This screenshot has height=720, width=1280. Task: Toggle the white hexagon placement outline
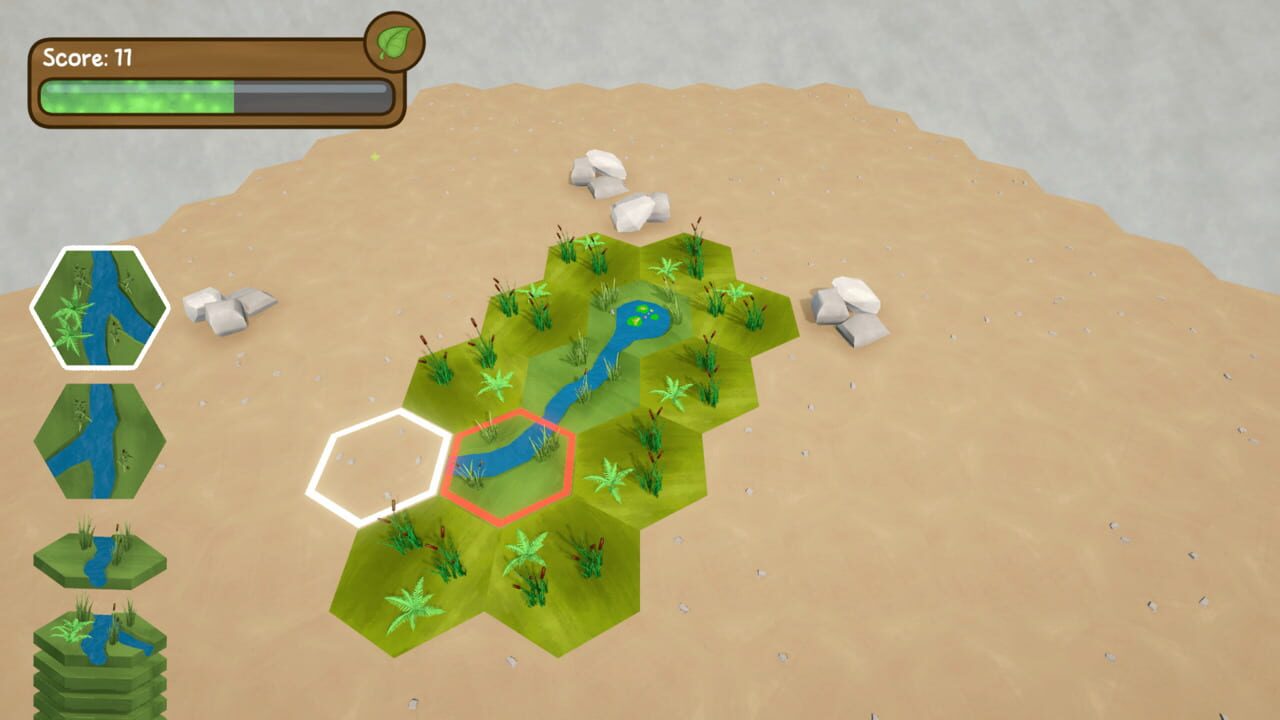378,462
